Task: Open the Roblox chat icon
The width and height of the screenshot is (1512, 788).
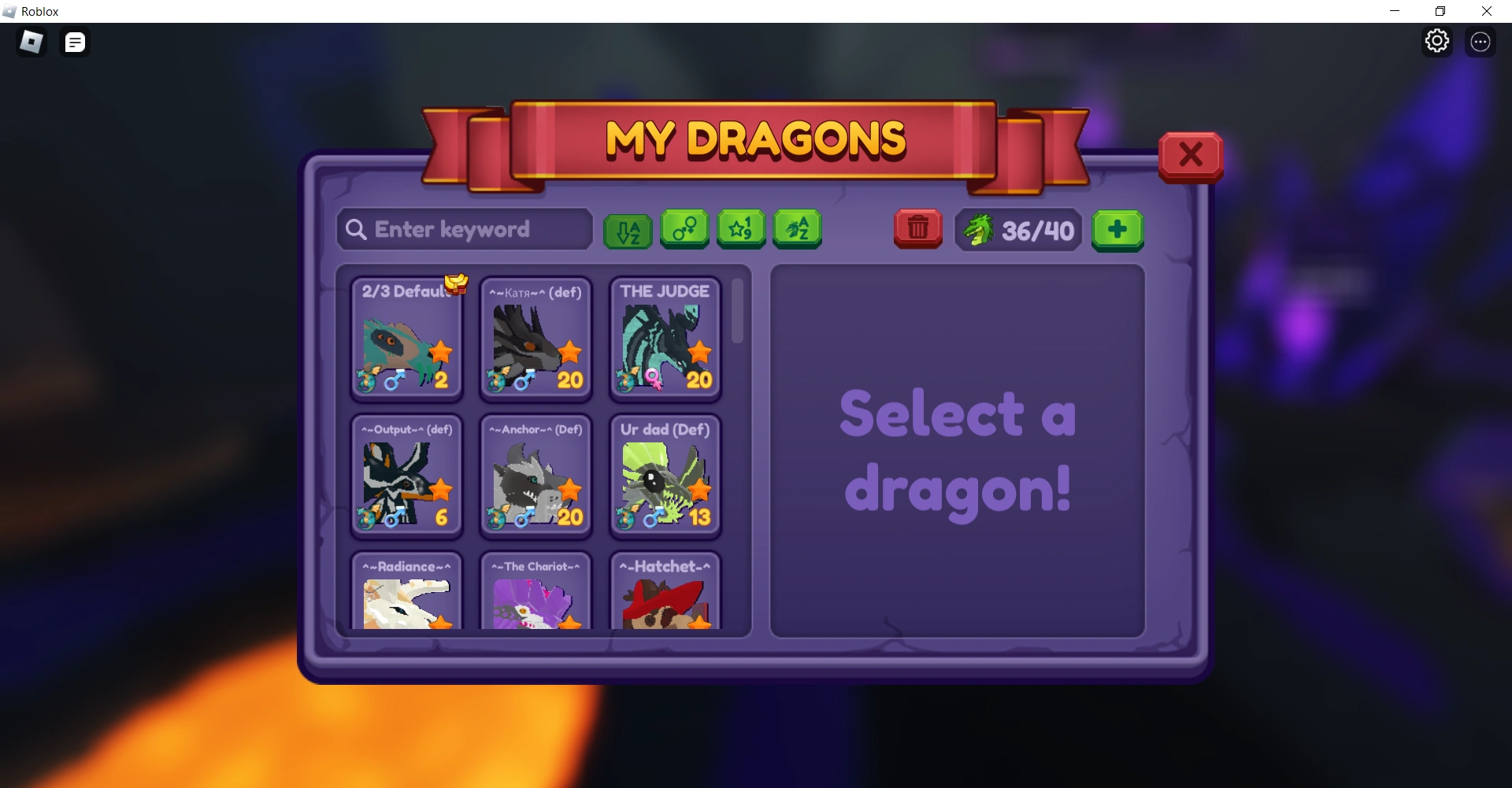Action: 75,42
